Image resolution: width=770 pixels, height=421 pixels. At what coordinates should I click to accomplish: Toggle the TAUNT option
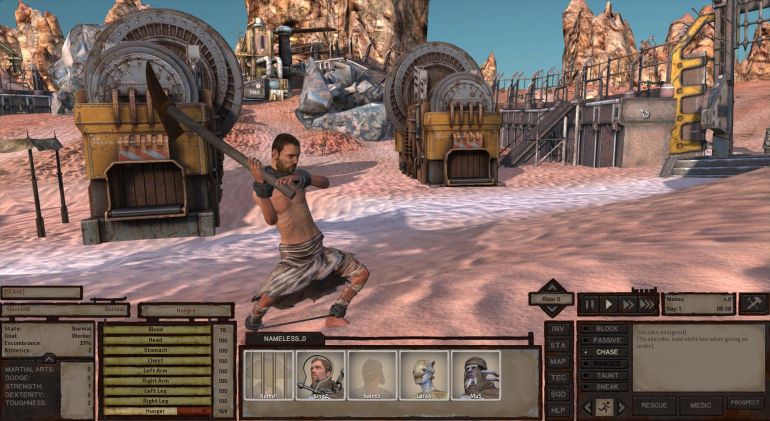click(605, 374)
